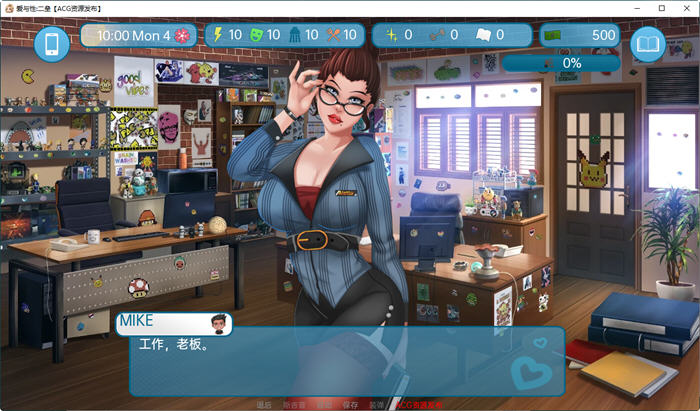Open the smartphone menu icon
This screenshot has height=411, width=700.
[x=52, y=44]
